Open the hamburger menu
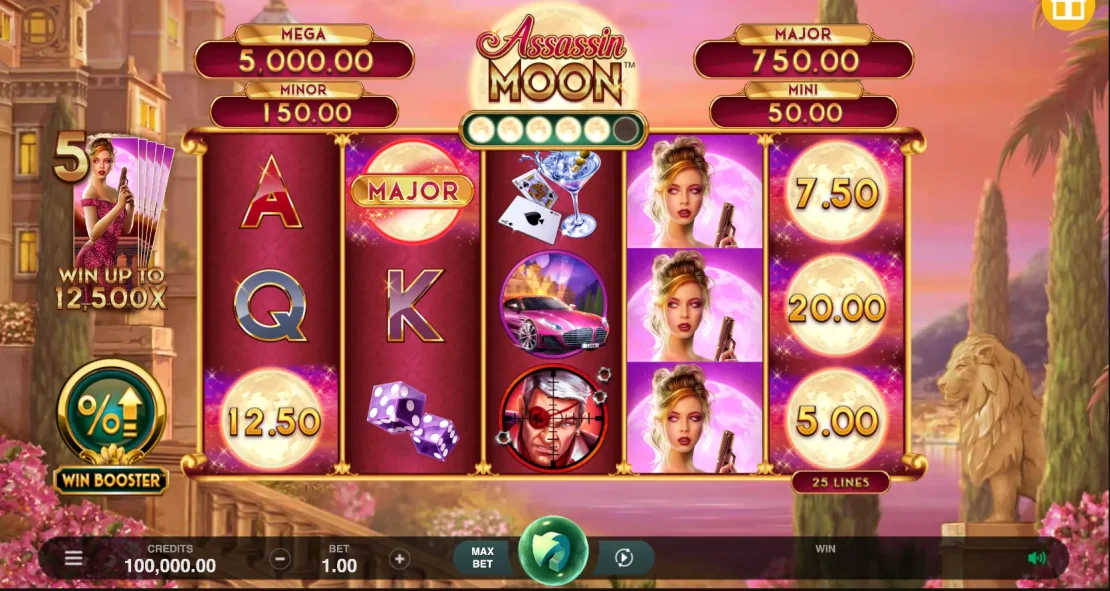 pos(74,558)
